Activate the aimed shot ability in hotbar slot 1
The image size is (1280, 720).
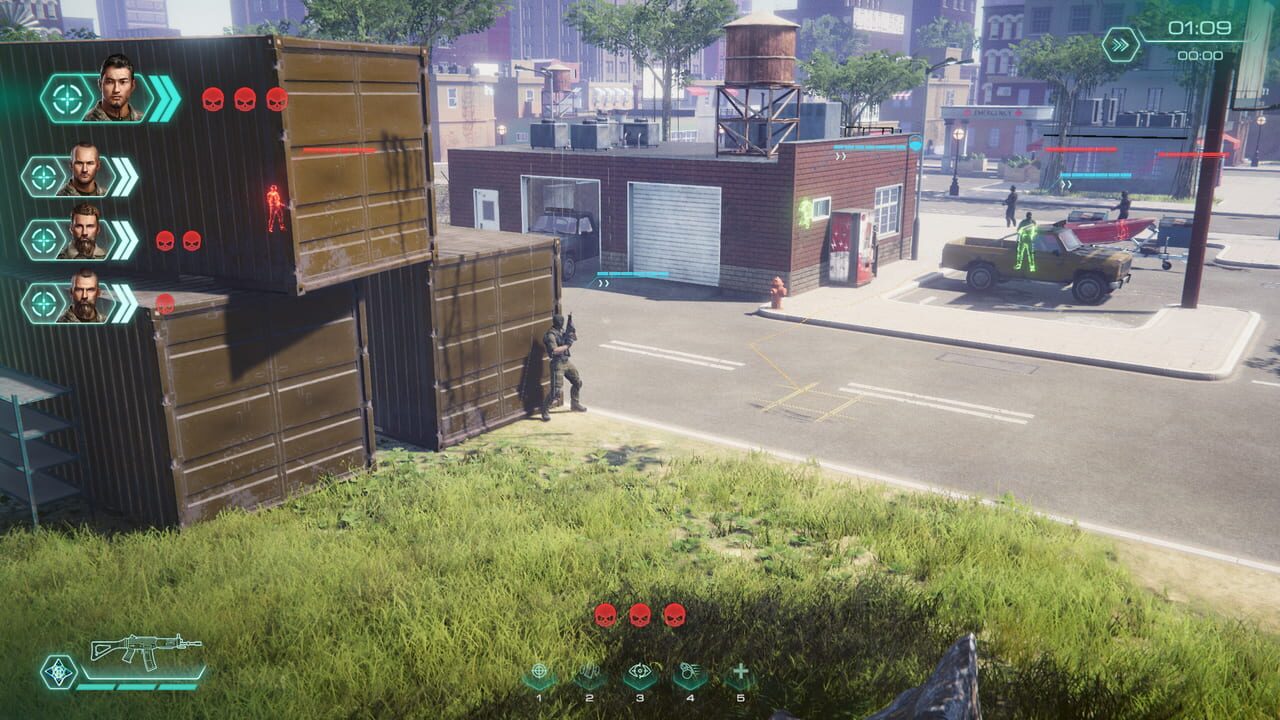tap(539, 671)
